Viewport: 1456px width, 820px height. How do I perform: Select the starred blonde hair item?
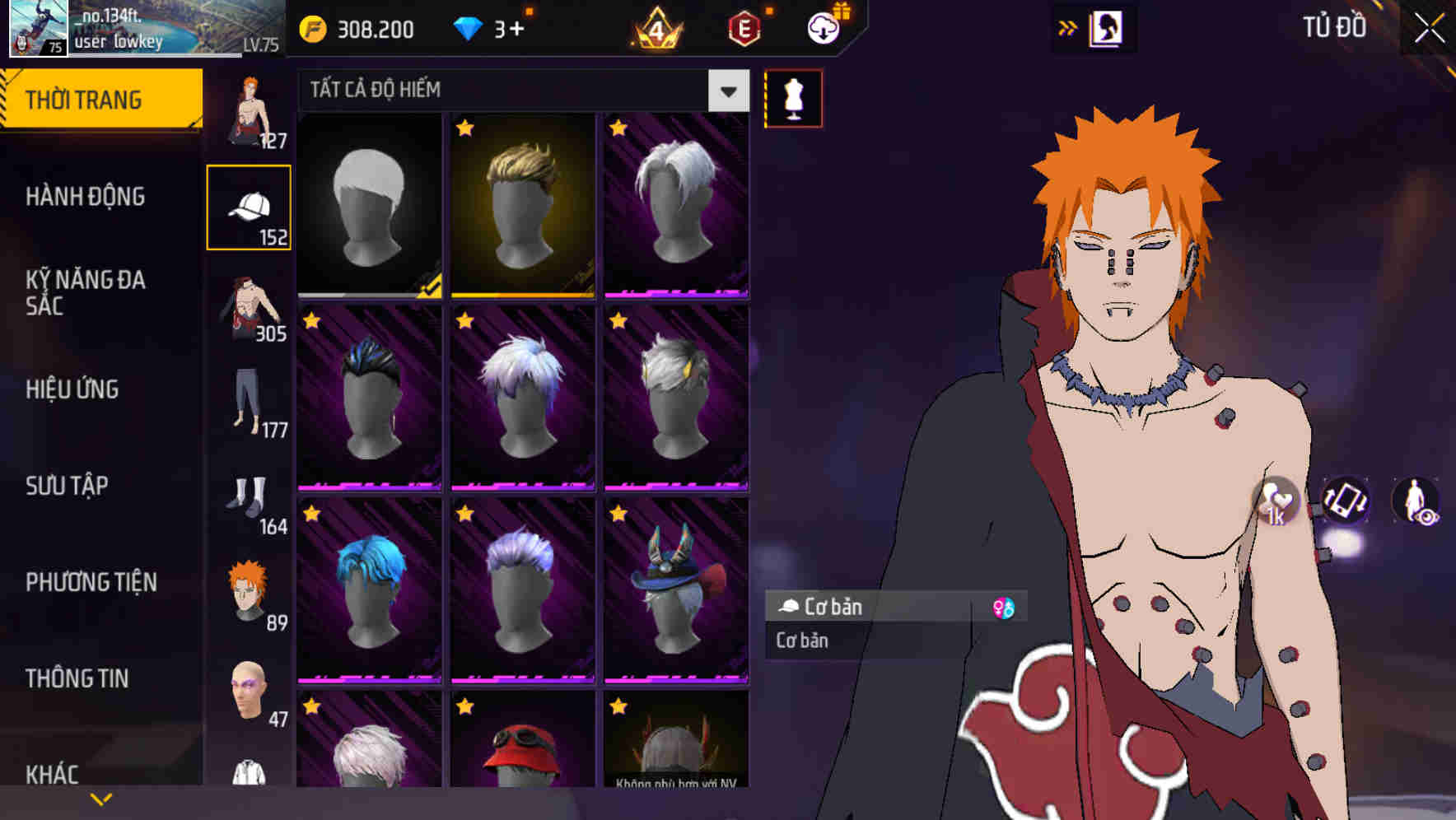coord(522,204)
